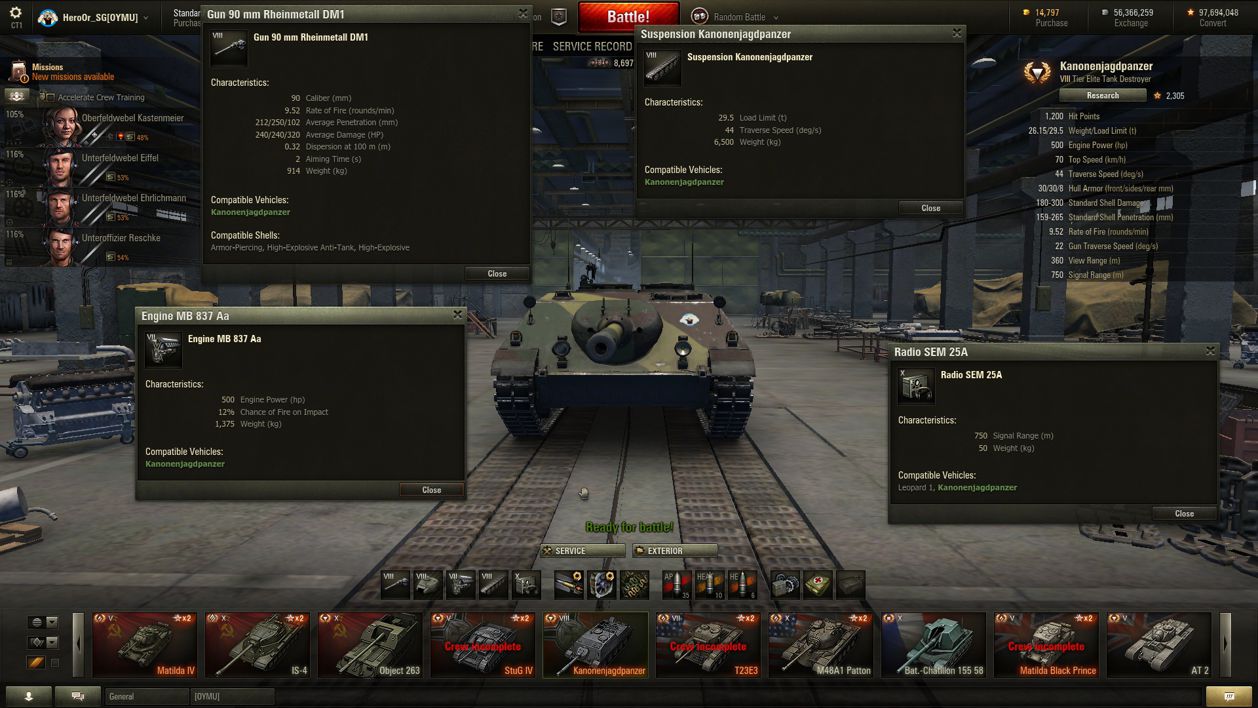This screenshot has height=708, width=1258.
Task: Pick the M48A1 Patton from carousel
Action: pyautogui.click(x=821, y=645)
